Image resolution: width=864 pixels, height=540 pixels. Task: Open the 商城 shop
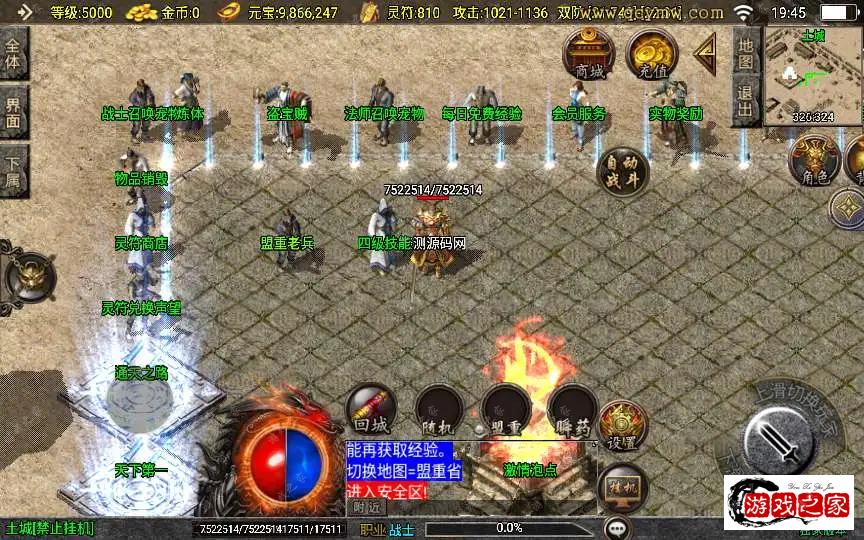pos(589,54)
